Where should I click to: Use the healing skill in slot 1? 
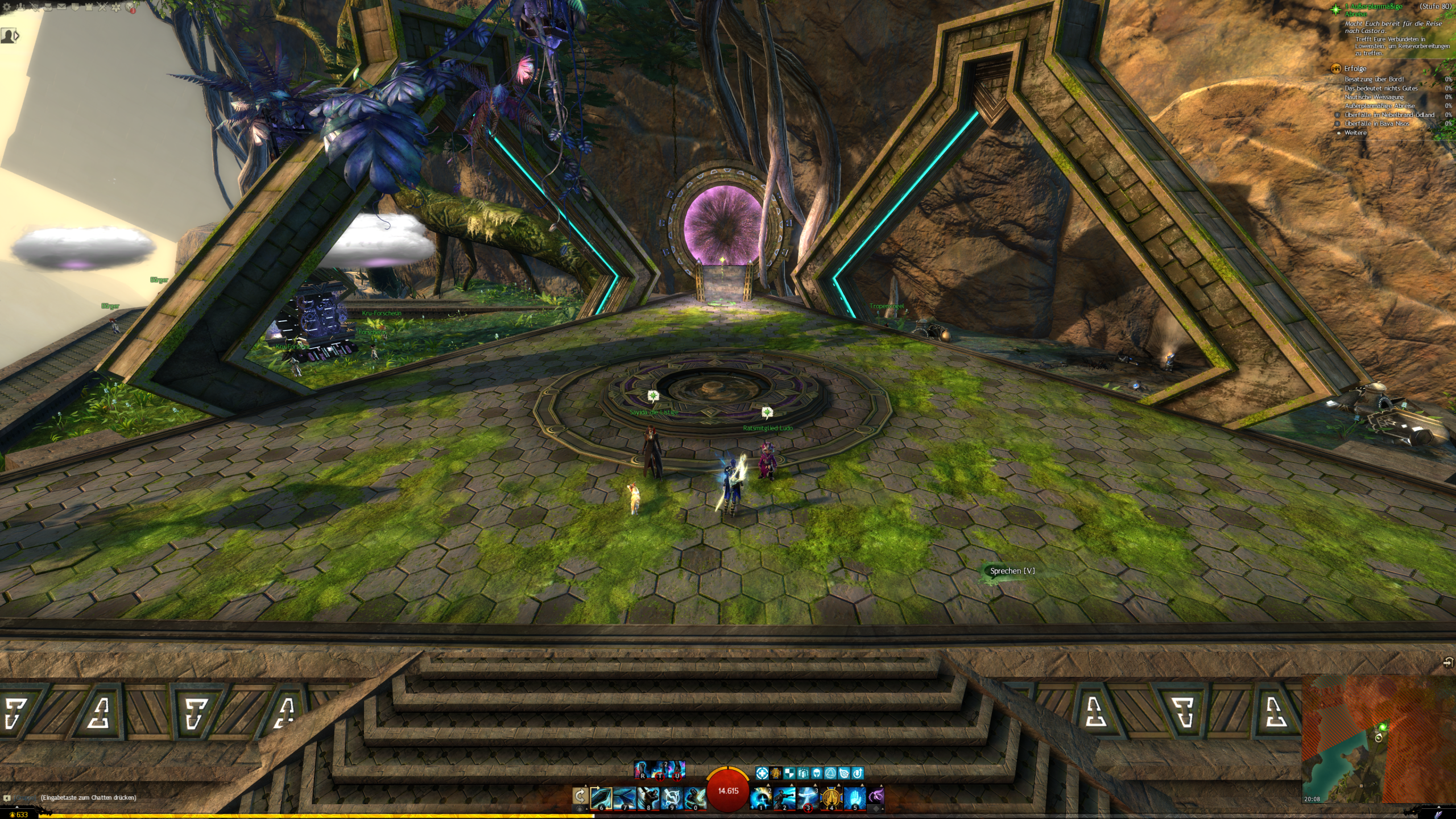[761, 797]
